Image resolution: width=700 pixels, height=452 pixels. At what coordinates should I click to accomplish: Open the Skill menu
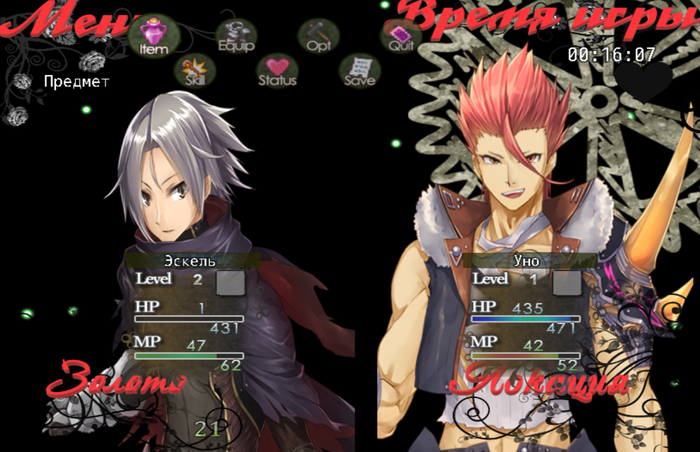pos(194,70)
